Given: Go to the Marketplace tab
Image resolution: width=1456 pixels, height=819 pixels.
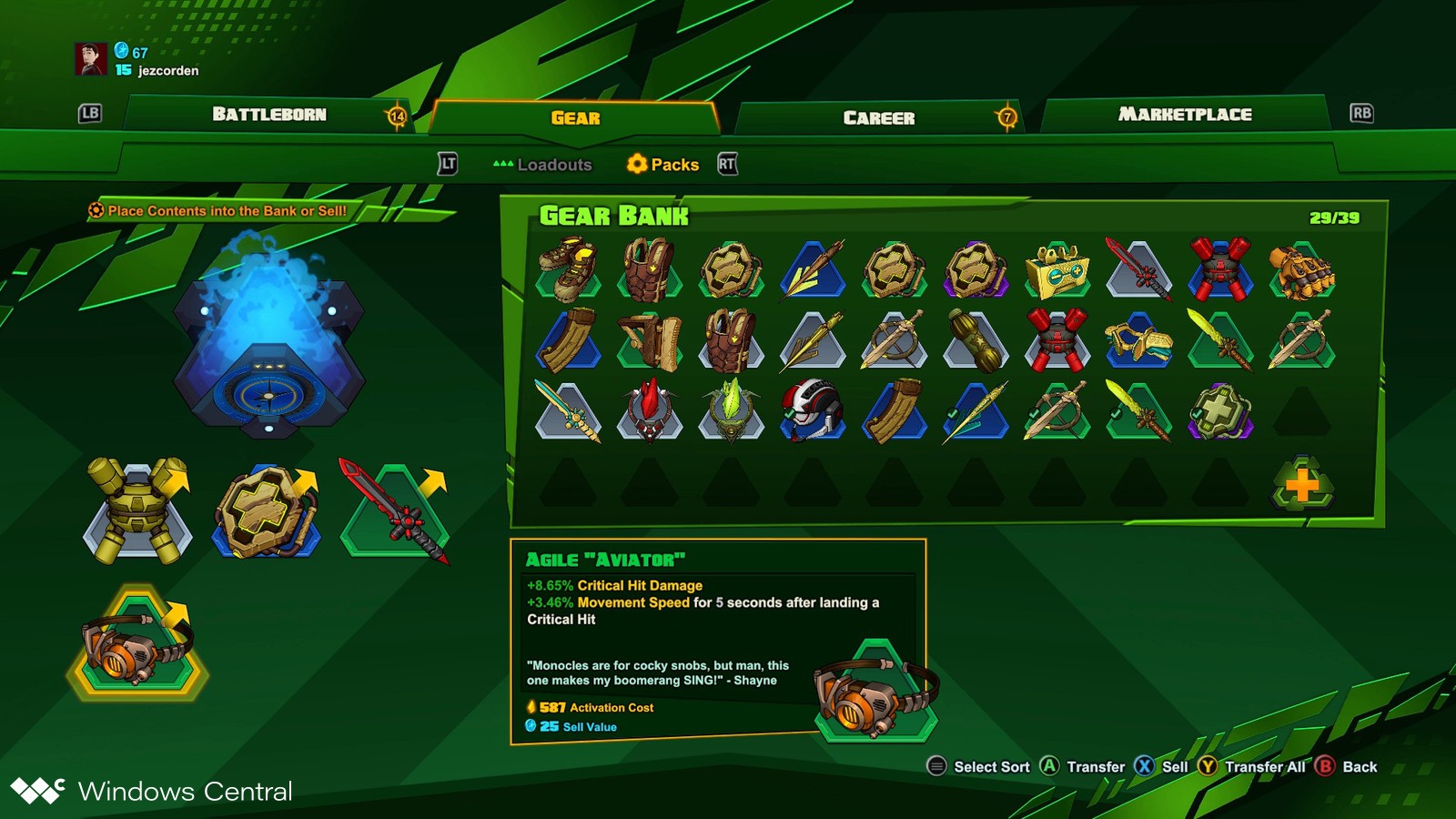Looking at the screenshot, I should tap(1185, 115).
